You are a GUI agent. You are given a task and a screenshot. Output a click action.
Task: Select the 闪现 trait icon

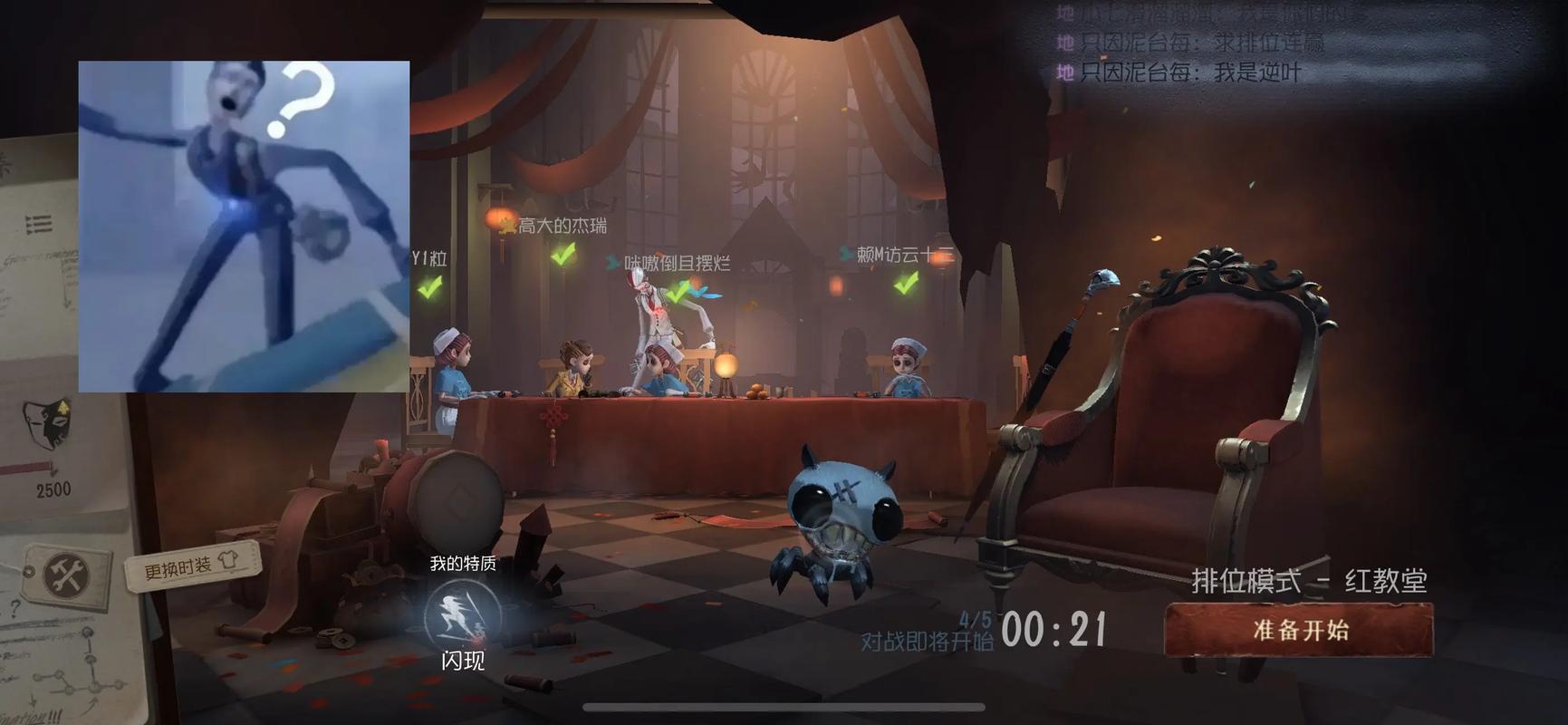[x=462, y=615]
